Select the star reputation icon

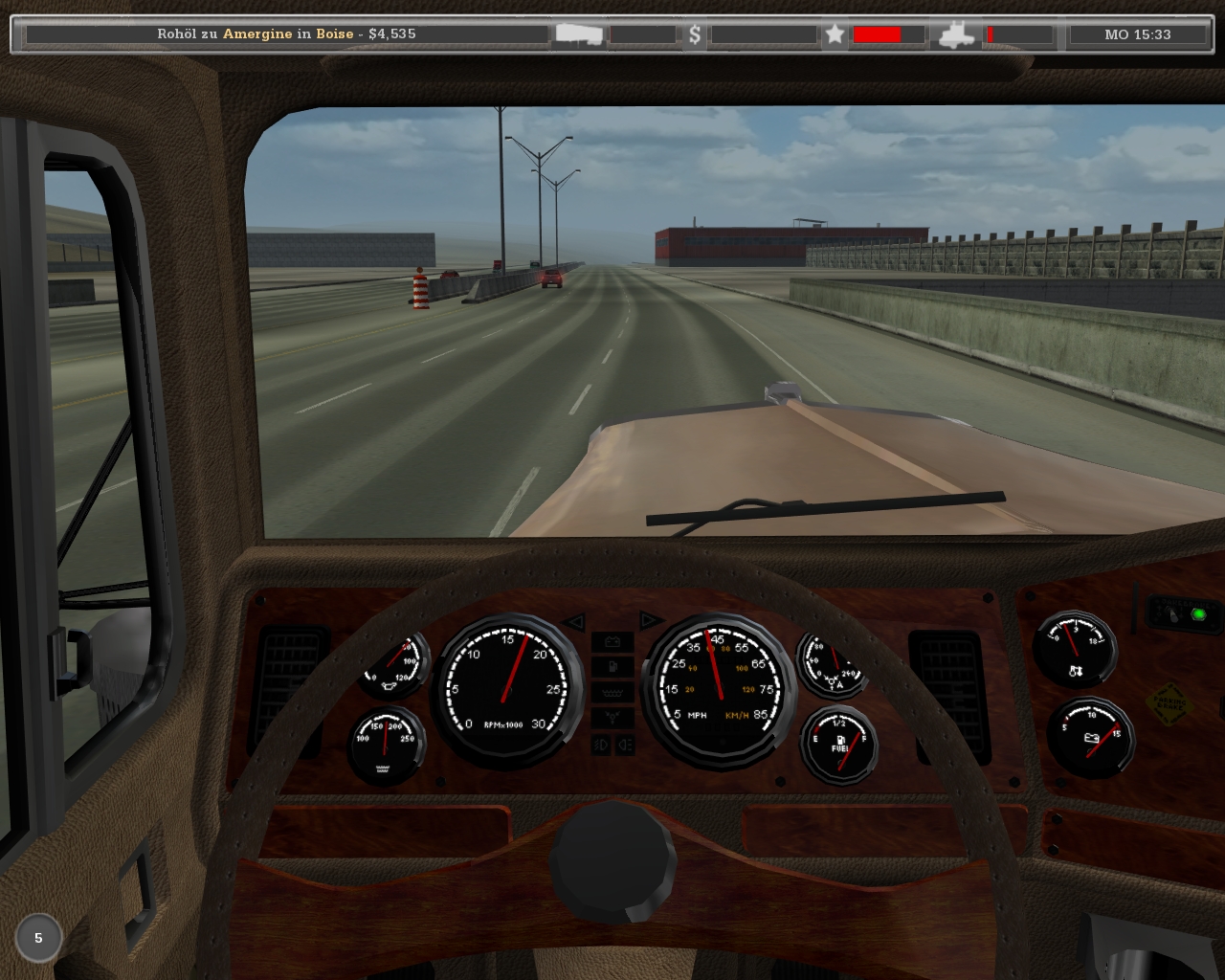835,34
